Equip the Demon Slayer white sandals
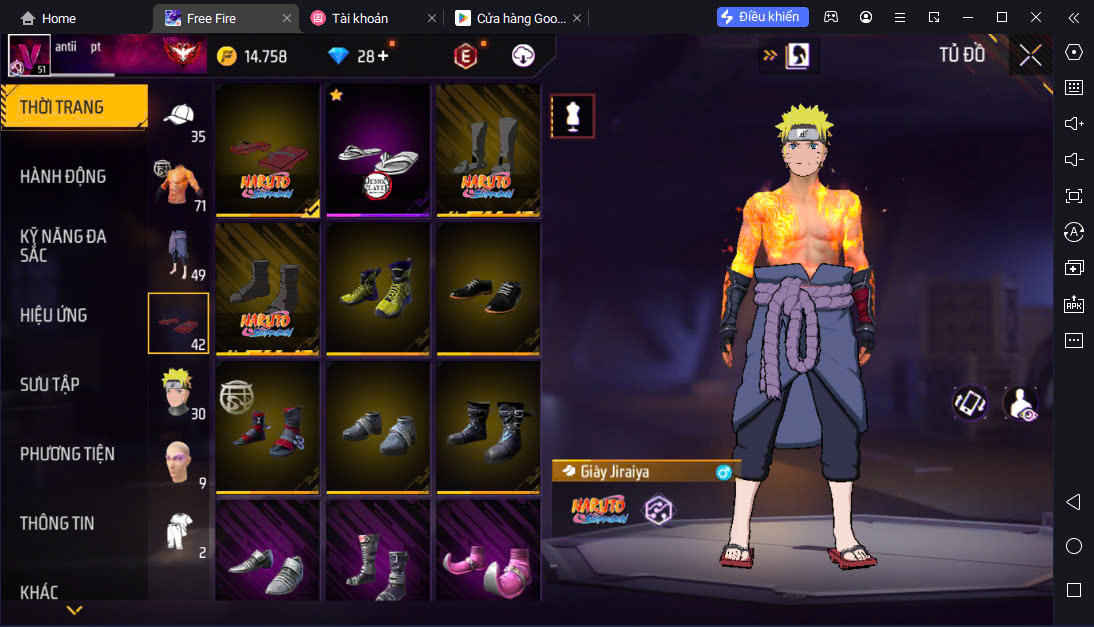 pyautogui.click(x=377, y=150)
